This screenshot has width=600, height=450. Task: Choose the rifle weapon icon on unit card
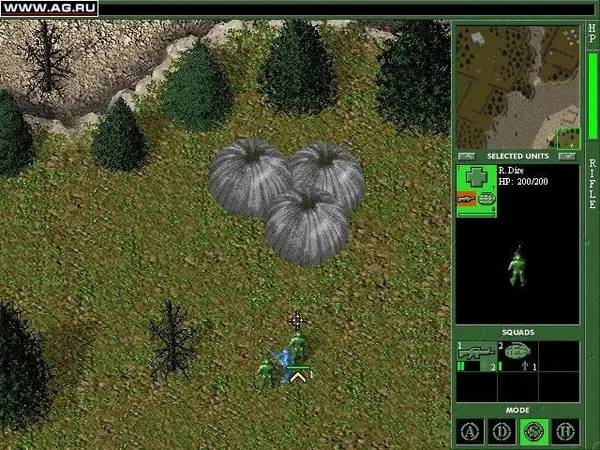[x=467, y=200]
